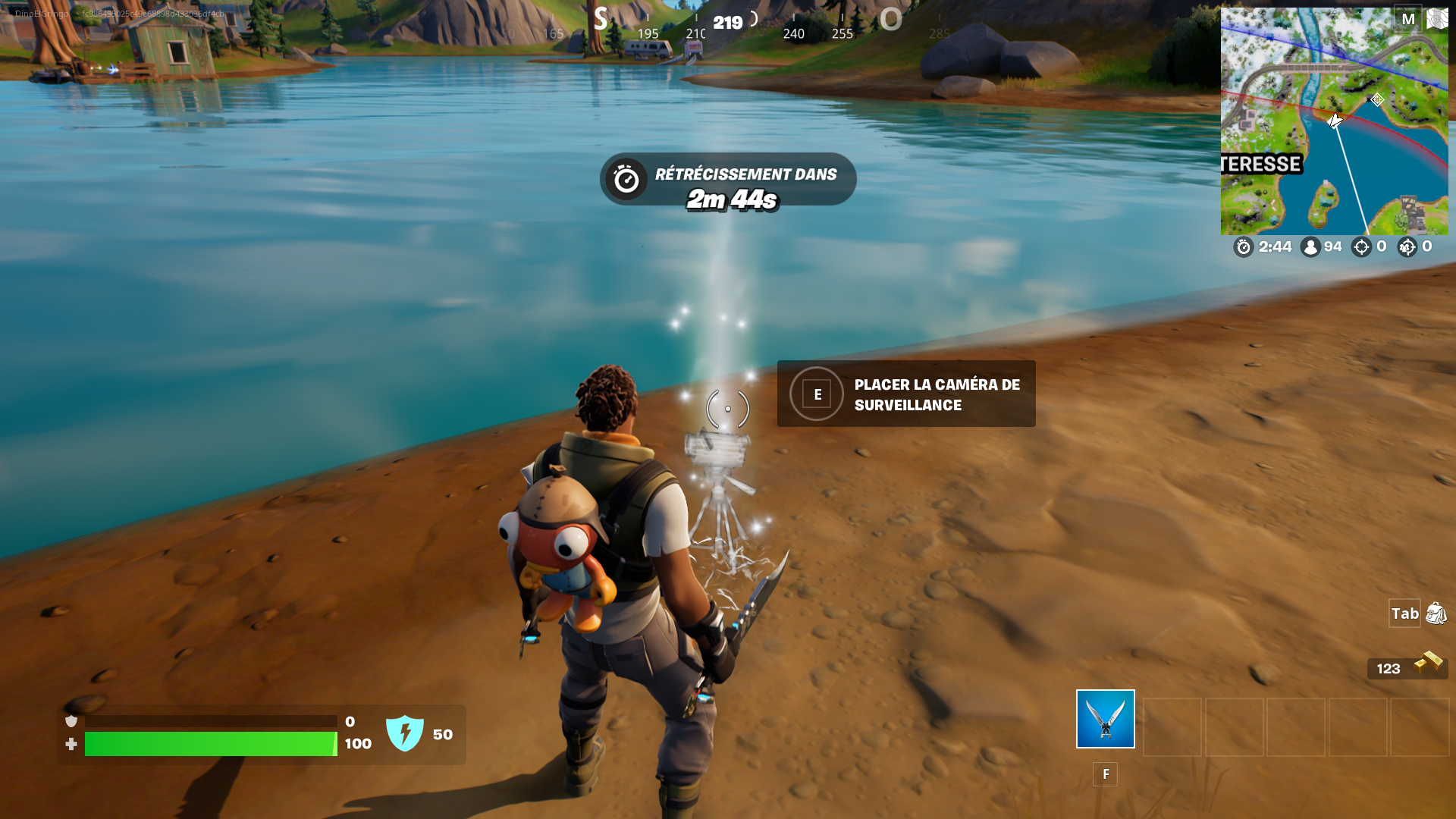1456x819 pixels.
Task: Click the green health bar showing 100
Action: [211, 745]
